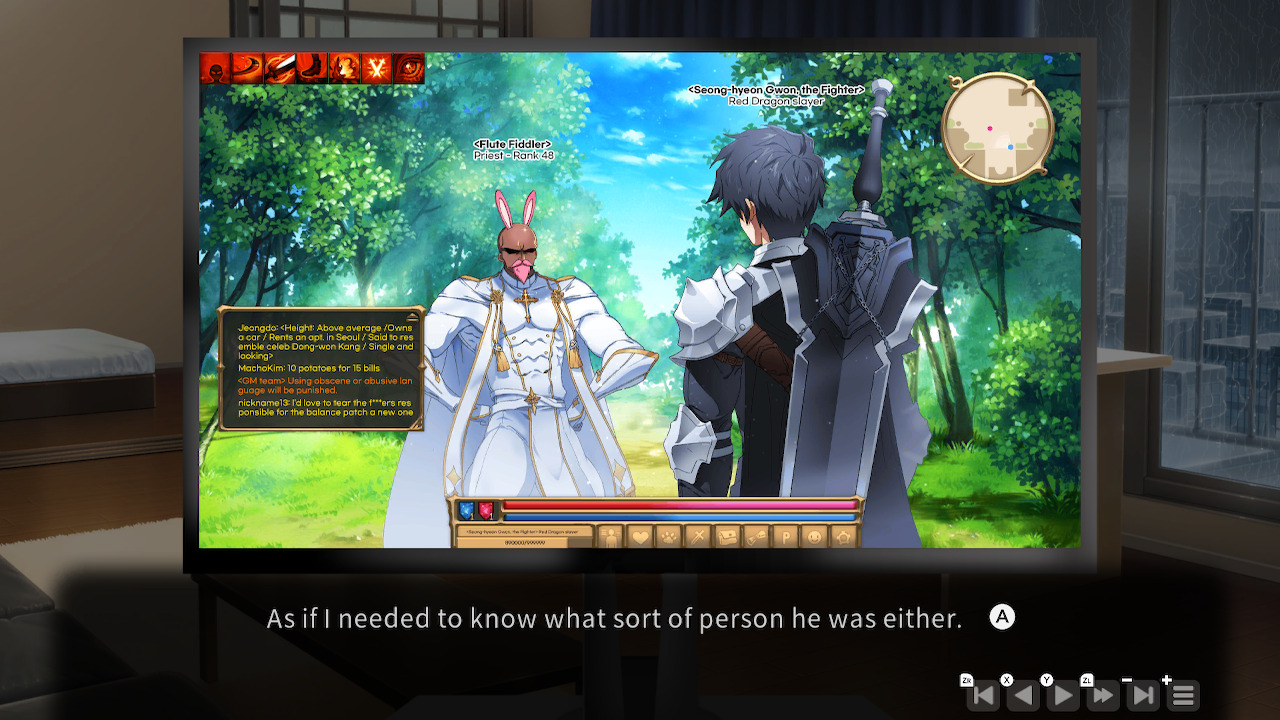The width and height of the screenshot is (1280, 720).
Task: Open the inventory bag icon
Action: [x=726, y=535]
